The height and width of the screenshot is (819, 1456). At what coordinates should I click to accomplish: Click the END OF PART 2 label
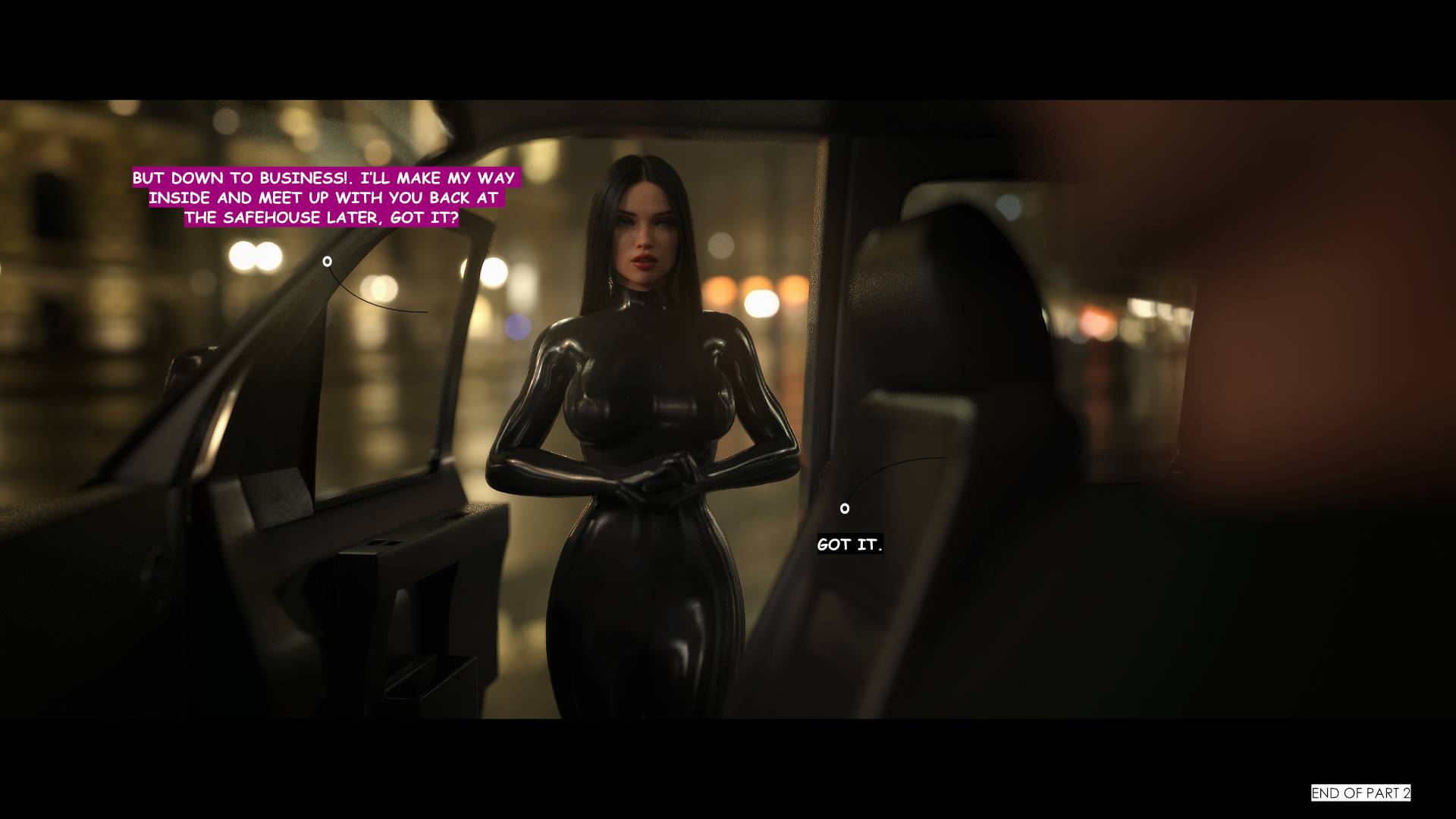click(1360, 793)
